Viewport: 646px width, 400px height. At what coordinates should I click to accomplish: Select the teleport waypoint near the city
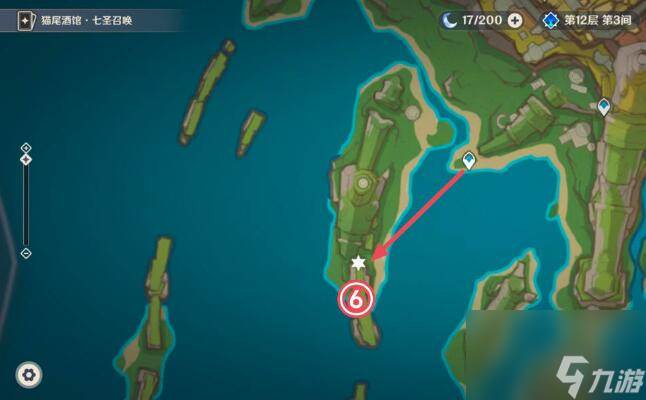[x=603, y=105]
